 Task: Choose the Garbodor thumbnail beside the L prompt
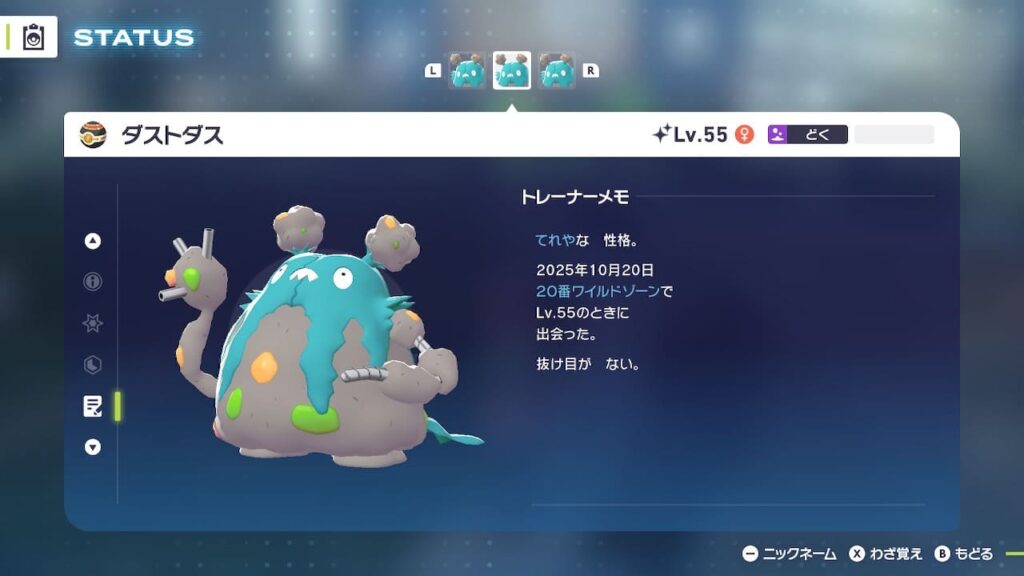[x=467, y=71]
